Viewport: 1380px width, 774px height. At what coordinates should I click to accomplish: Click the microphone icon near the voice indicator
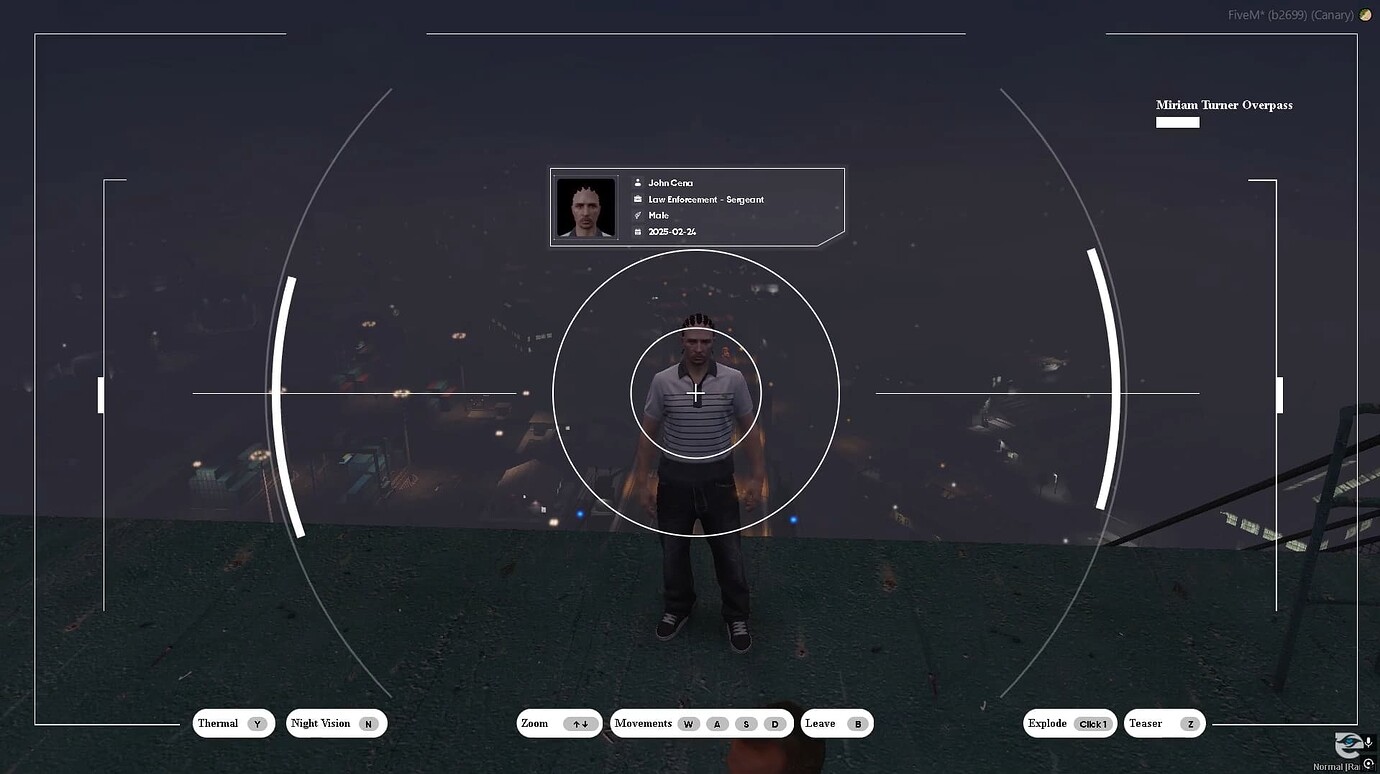click(1369, 742)
